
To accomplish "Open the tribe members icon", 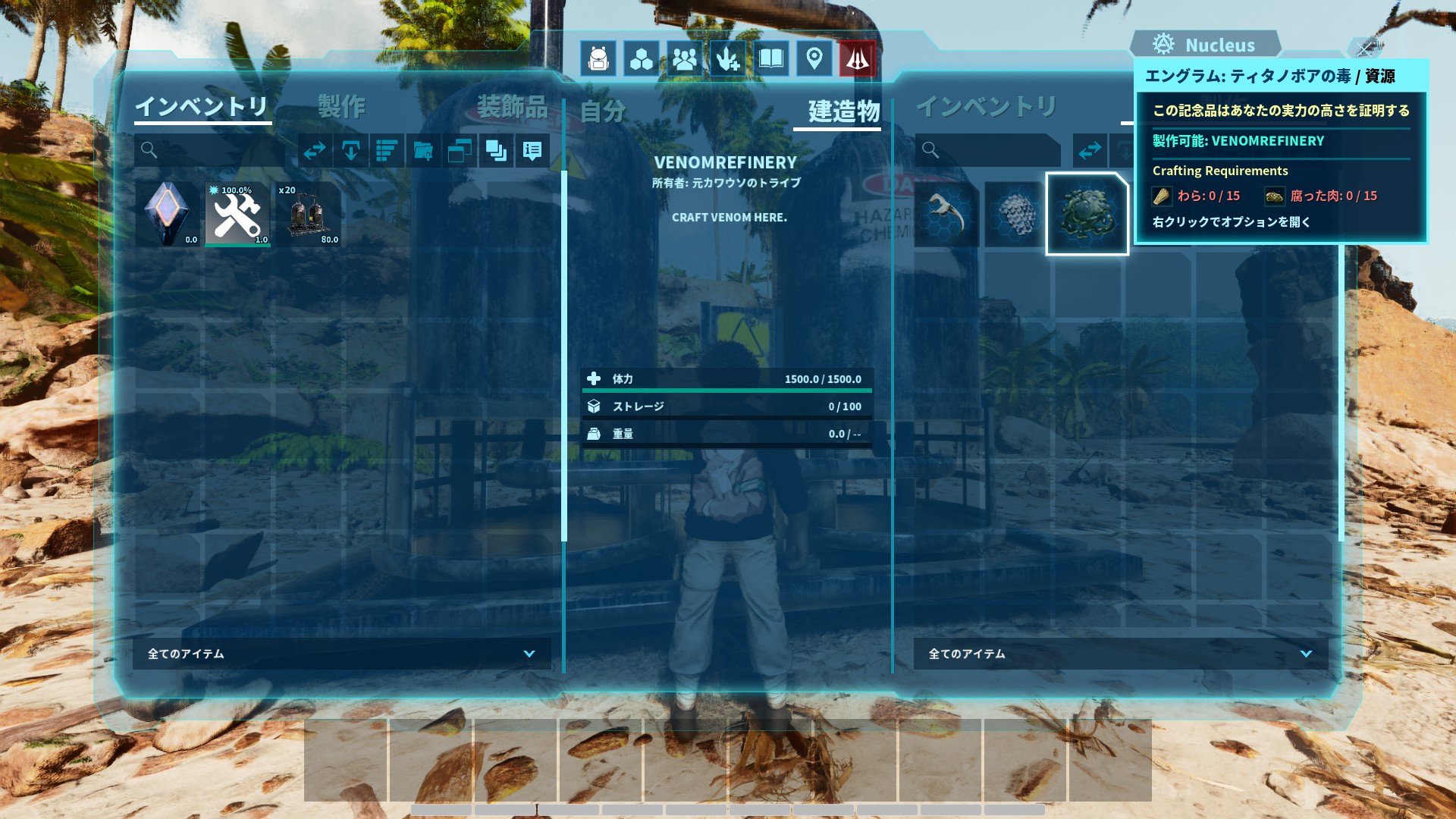I will (x=685, y=59).
